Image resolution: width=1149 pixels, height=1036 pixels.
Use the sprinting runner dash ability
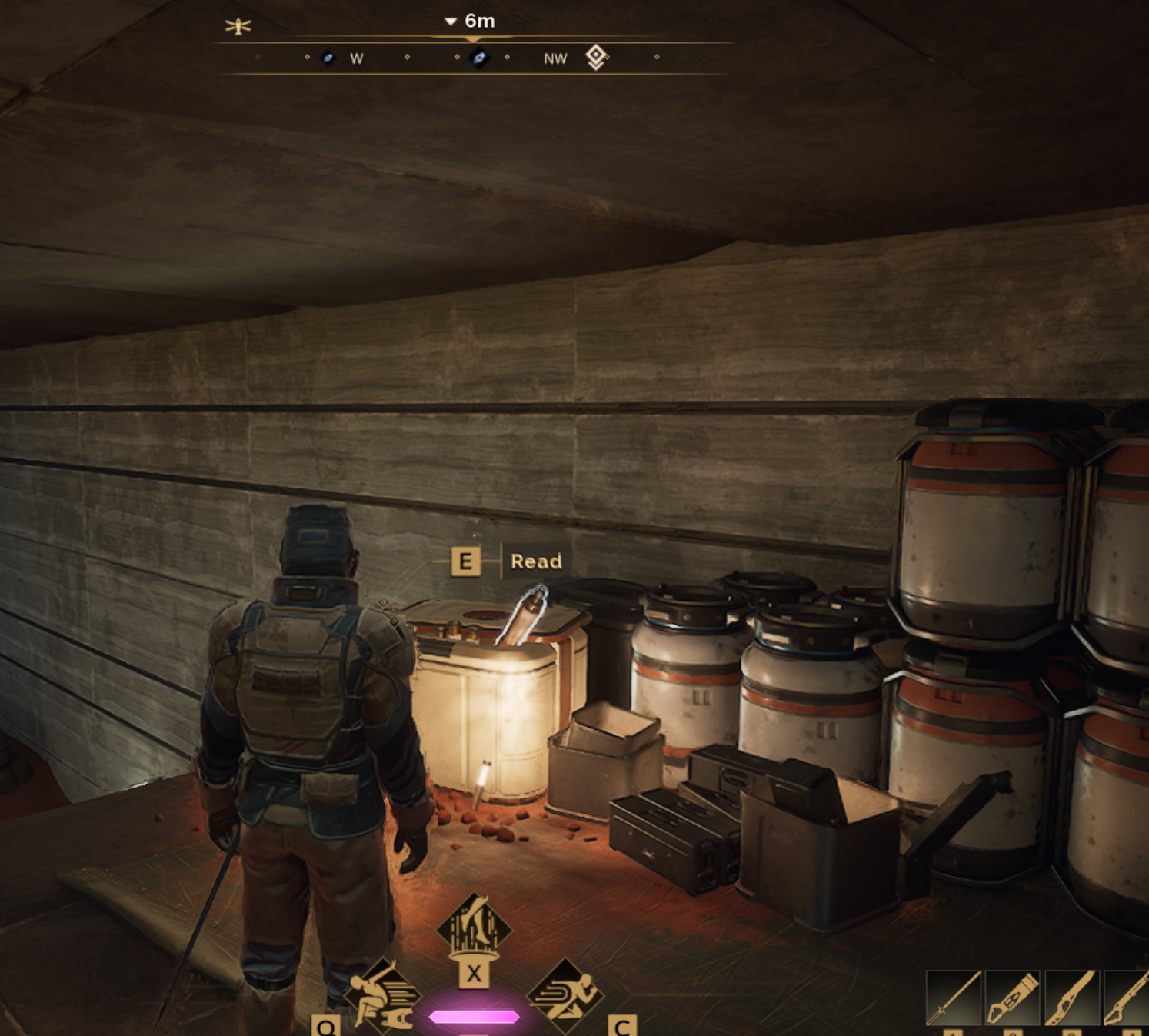pyautogui.click(x=566, y=995)
